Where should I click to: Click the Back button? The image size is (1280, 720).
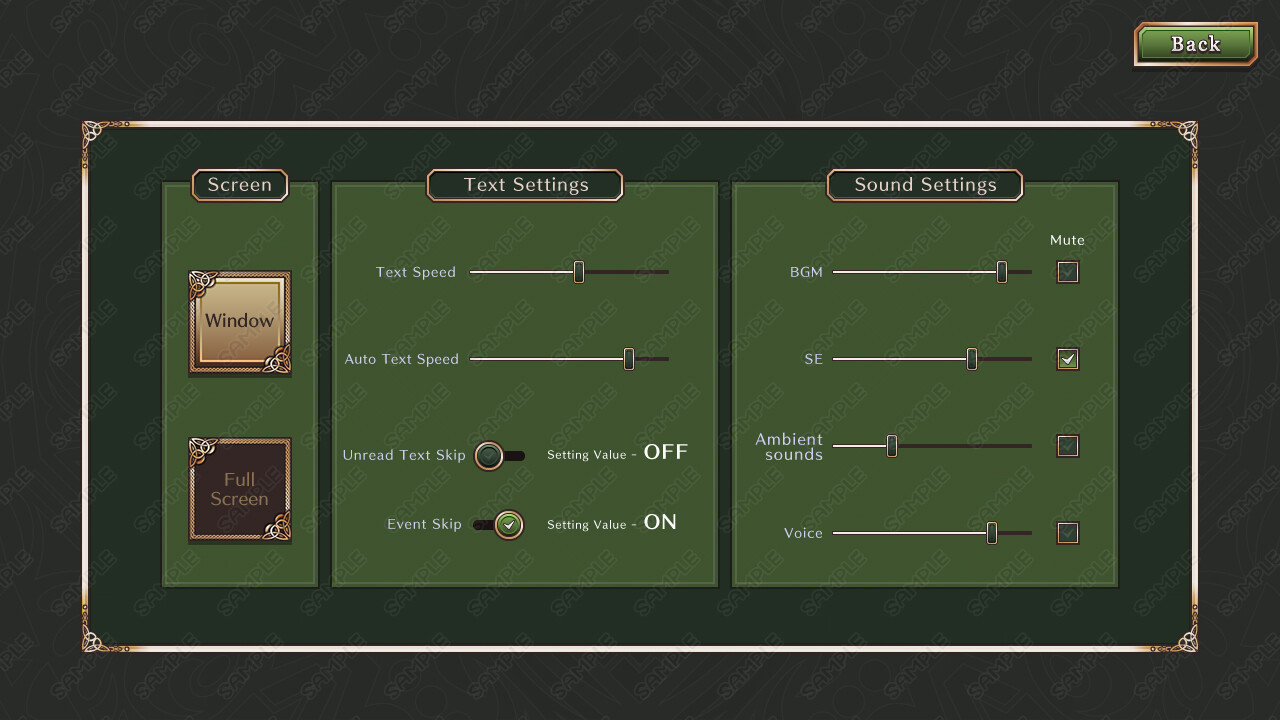click(1195, 44)
